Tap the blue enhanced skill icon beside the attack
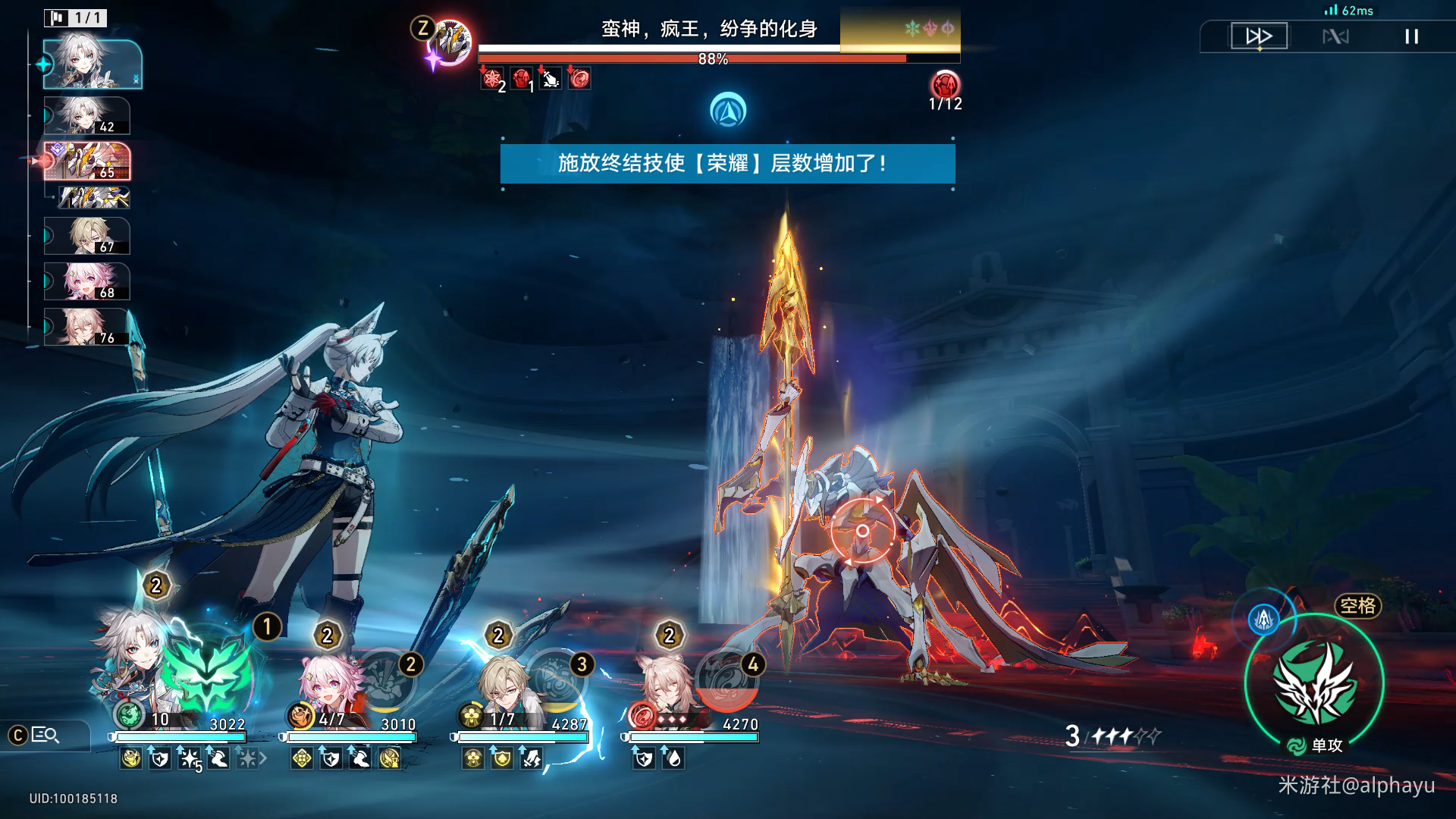 click(1263, 620)
